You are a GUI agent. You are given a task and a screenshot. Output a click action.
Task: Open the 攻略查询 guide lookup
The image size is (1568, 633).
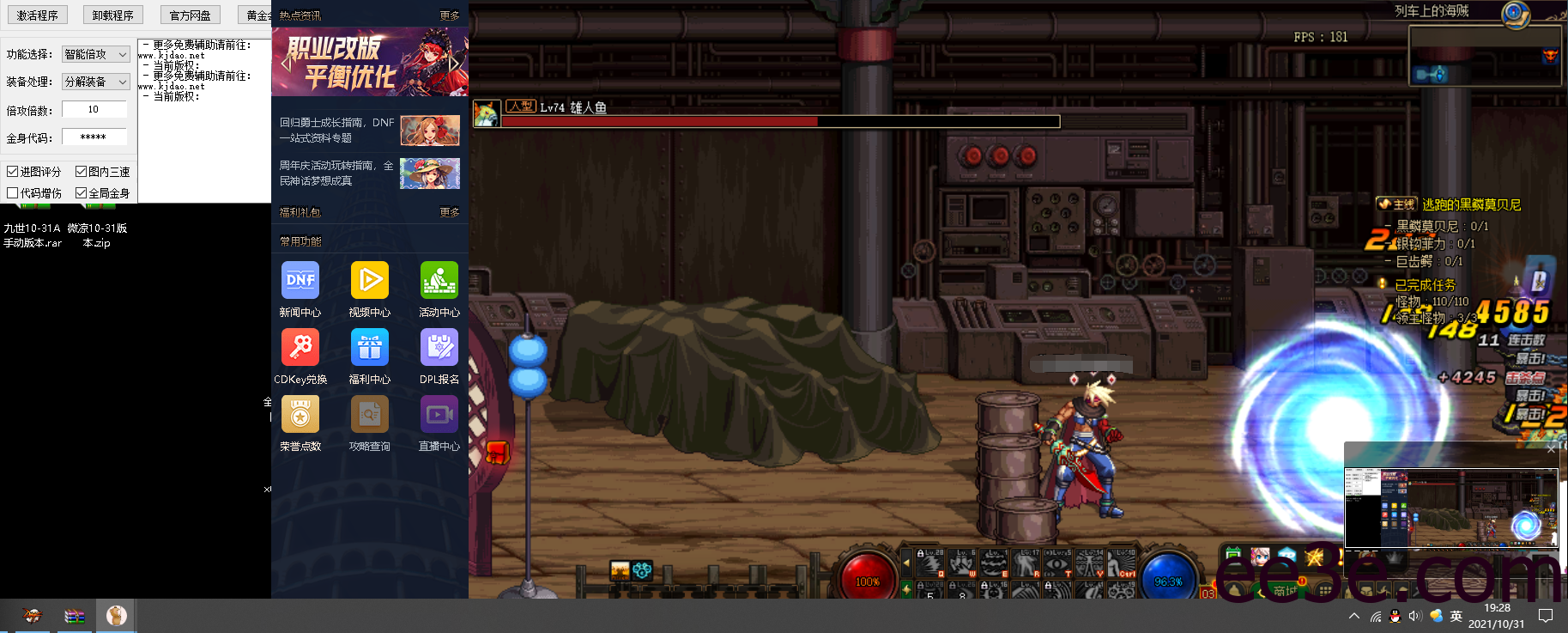pyautogui.click(x=369, y=415)
